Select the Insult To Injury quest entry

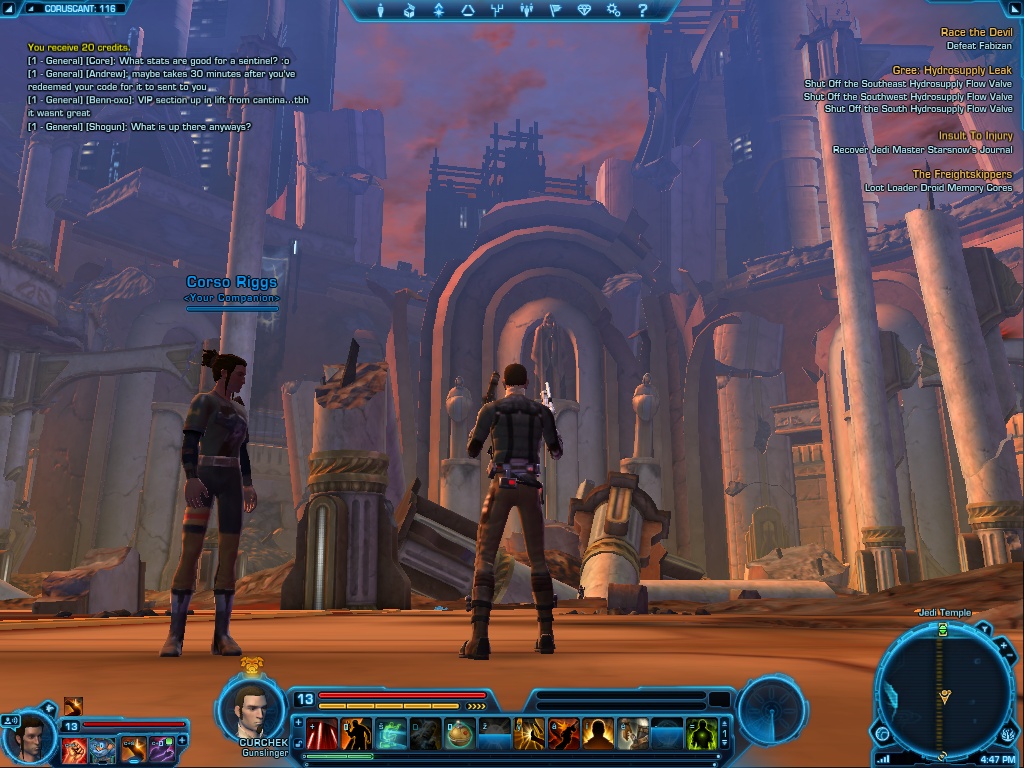tap(975, 136)
